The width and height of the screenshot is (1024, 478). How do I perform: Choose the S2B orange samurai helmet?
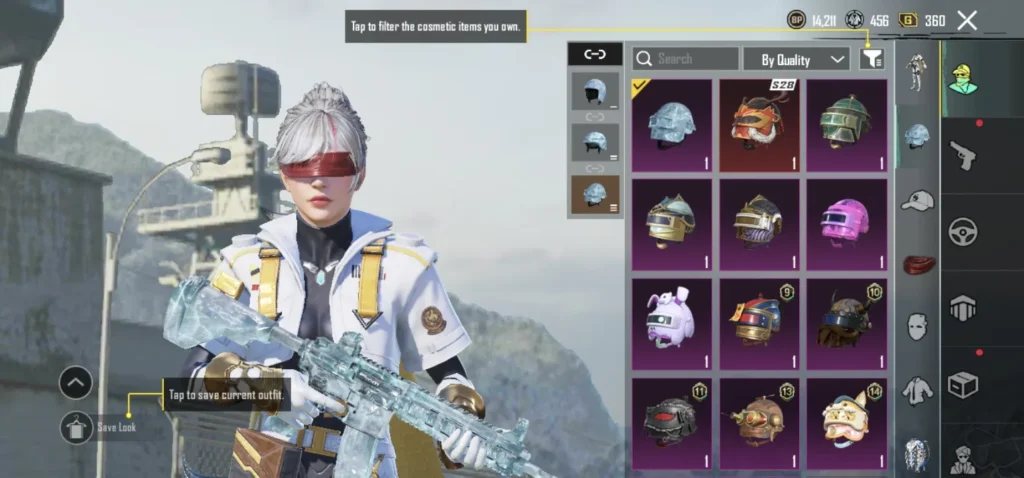(x=759, y=125)
